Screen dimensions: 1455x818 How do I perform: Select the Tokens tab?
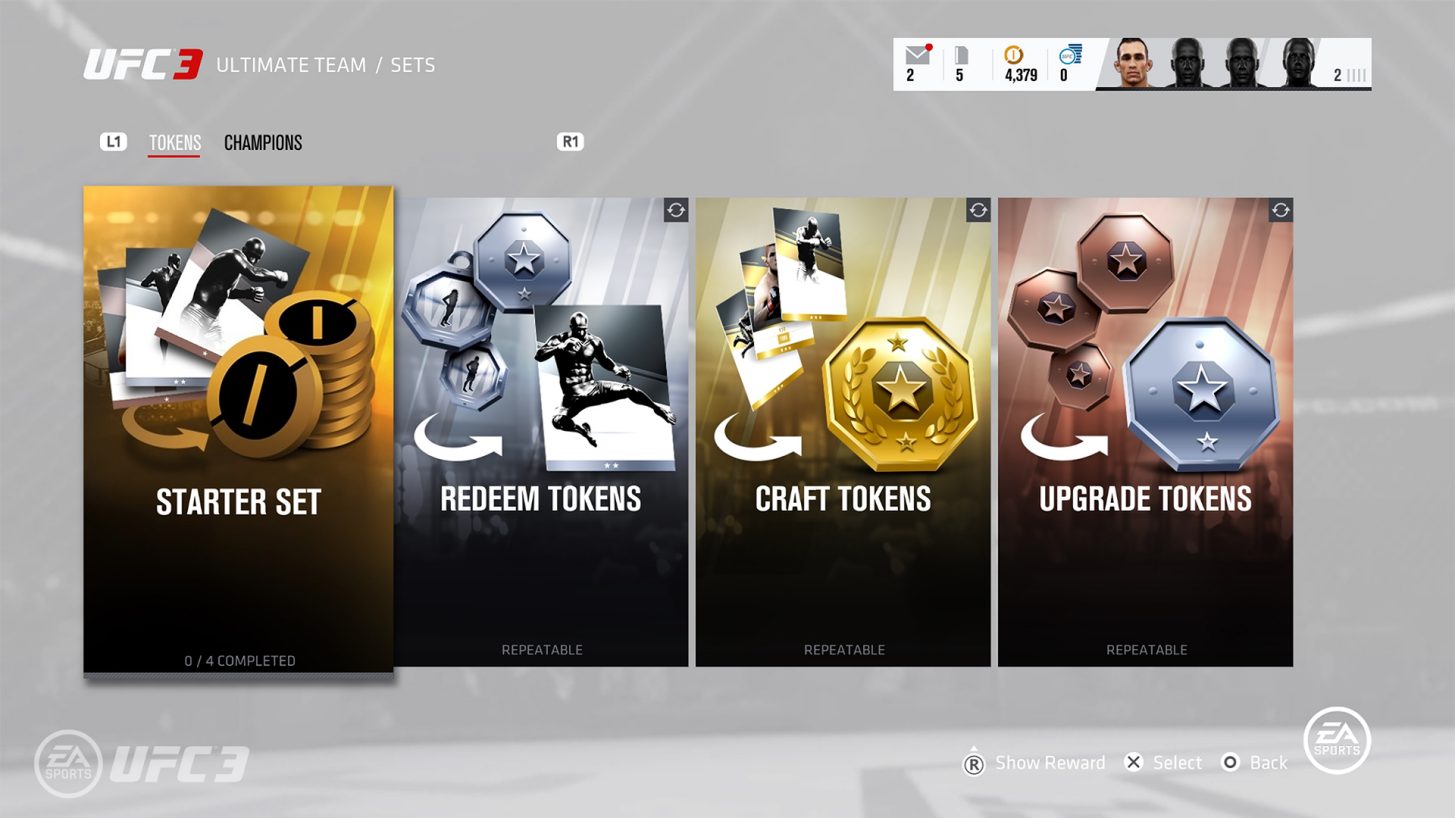pos(175,143)
